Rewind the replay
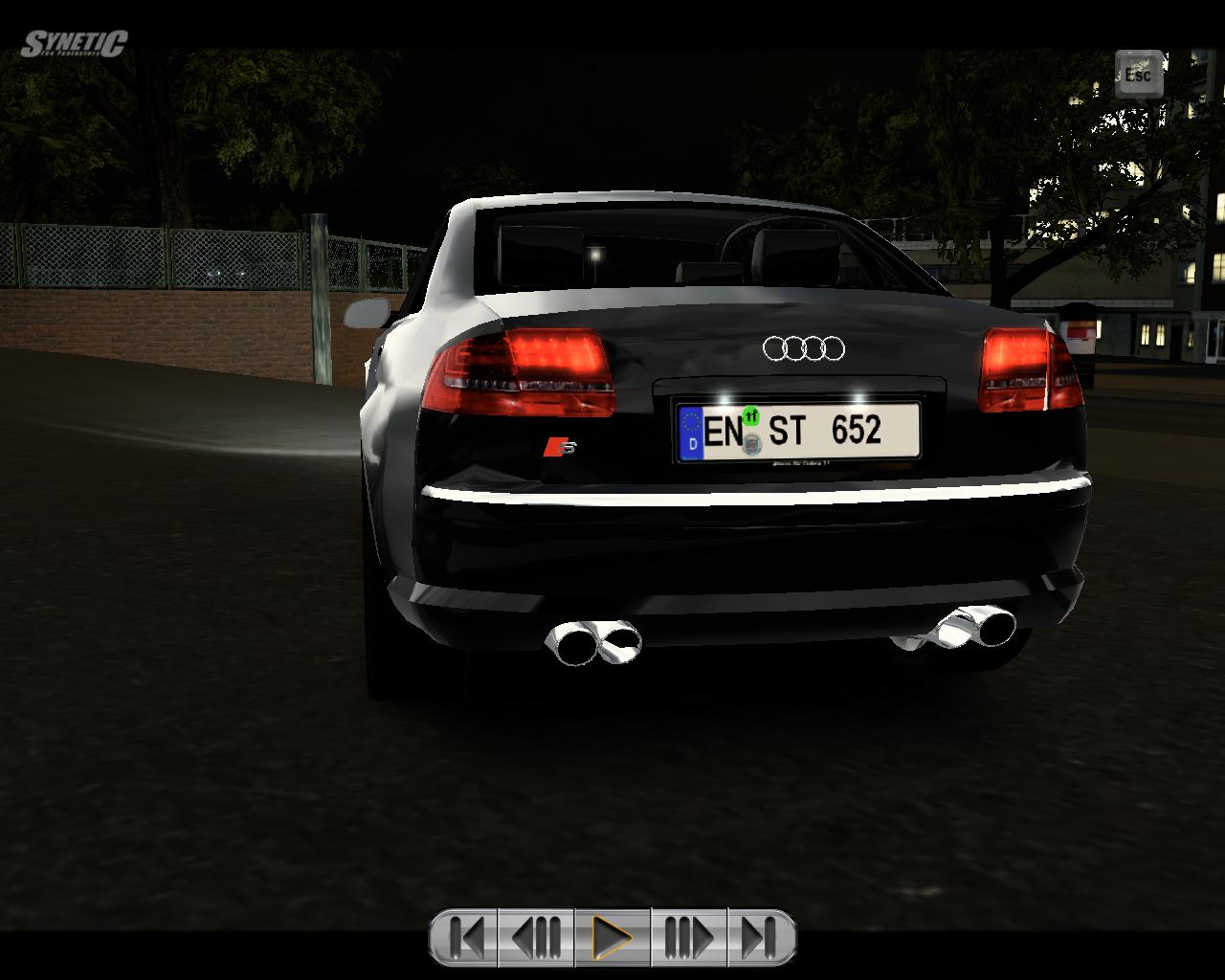Image resolution: width=1225 pixels, height=980 pixels. pyautogui.click(x=537, y=937)
